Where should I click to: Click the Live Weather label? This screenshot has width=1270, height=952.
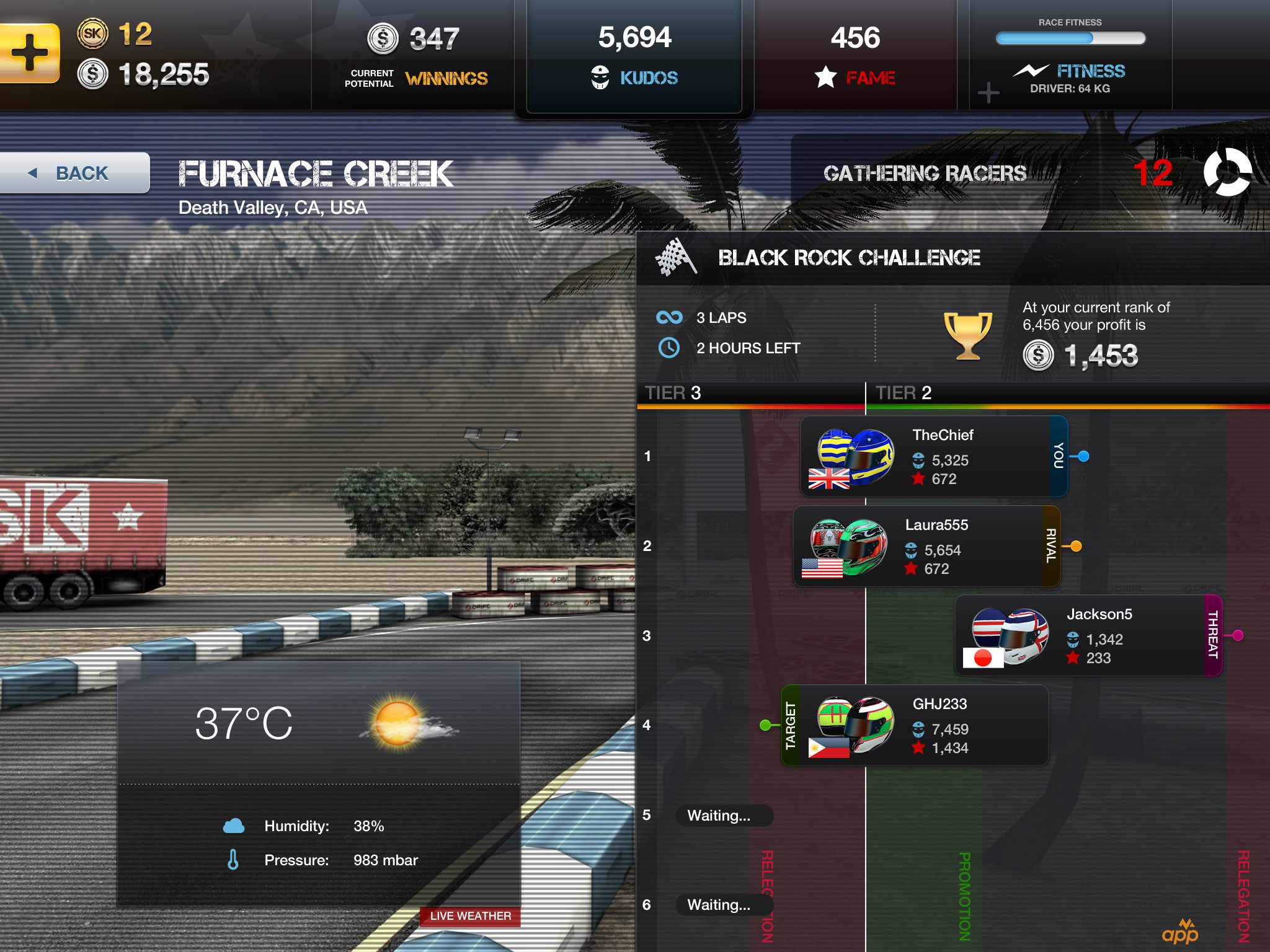[470, 916]
